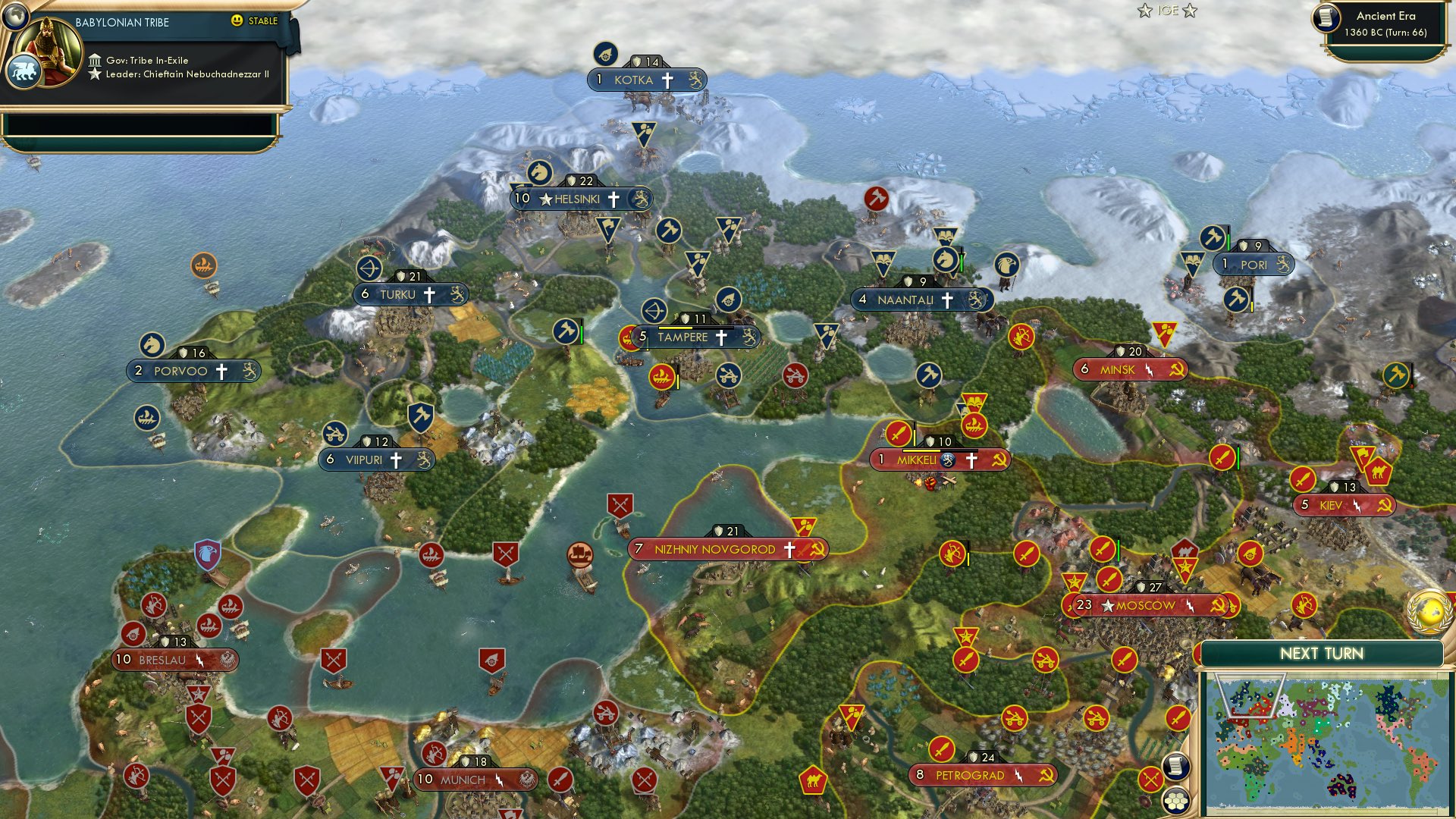
Task: Click the star icon right of IGE
Action: (1189, 11)
